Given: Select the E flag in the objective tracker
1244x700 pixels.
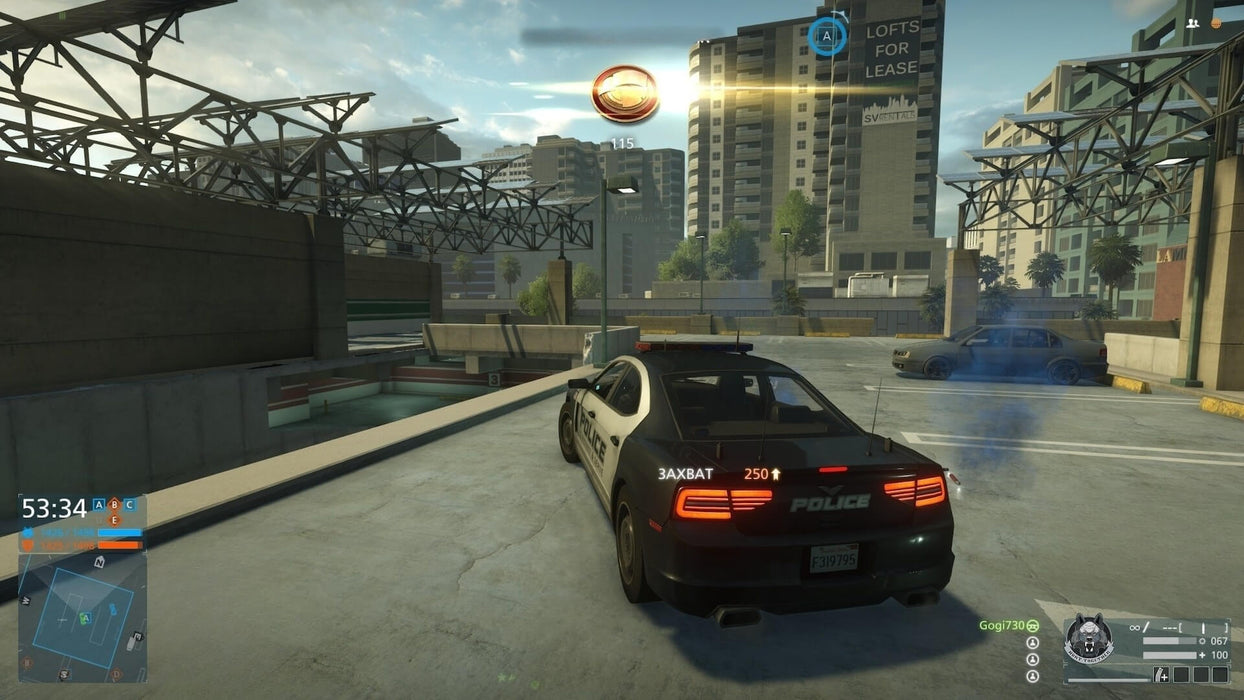Looking at the screenshot, I should [x=114, y=520].
